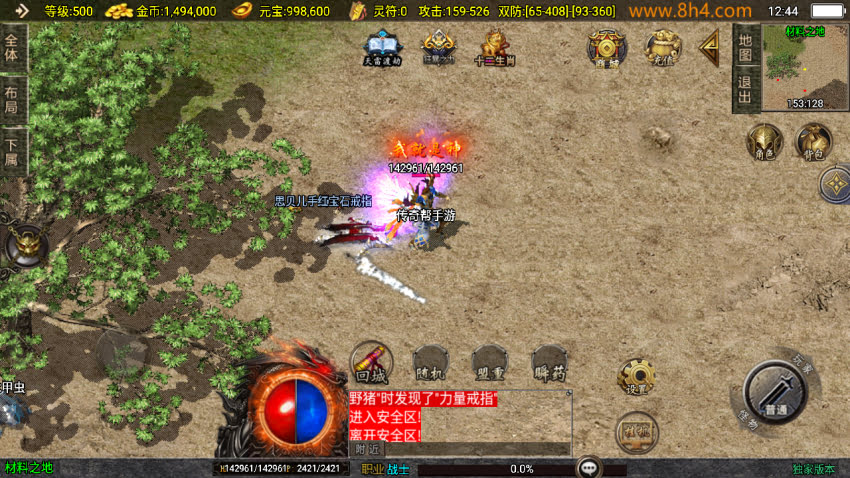This screenshot has width=850, height=478.
Task: Collapse the top icon row with the arrow
Action: pyautogui.click(x=710, y=47)
